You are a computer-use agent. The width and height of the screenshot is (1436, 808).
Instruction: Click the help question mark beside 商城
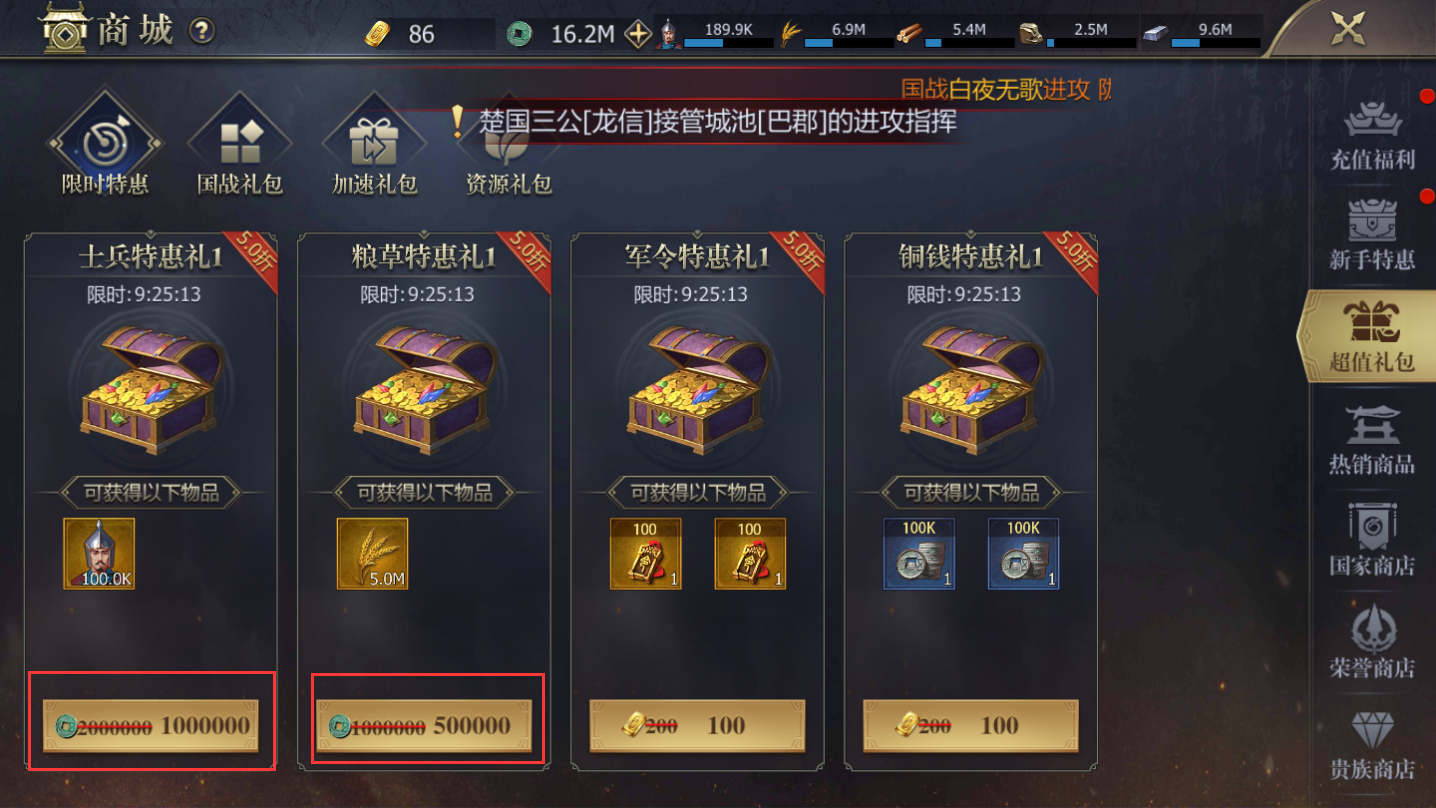coord(203,30)
